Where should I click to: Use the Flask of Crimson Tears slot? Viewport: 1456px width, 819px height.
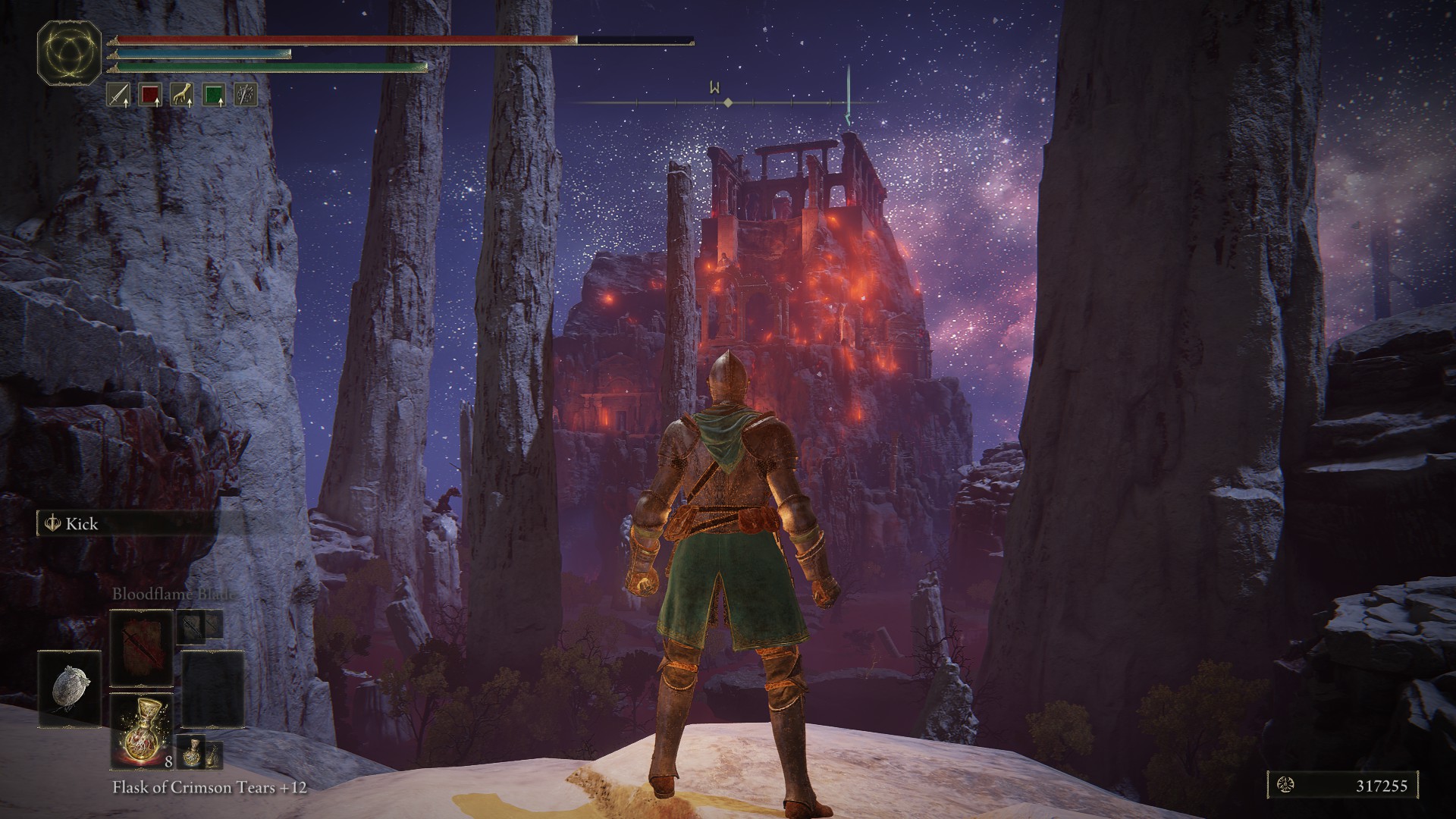pos(141,730)
